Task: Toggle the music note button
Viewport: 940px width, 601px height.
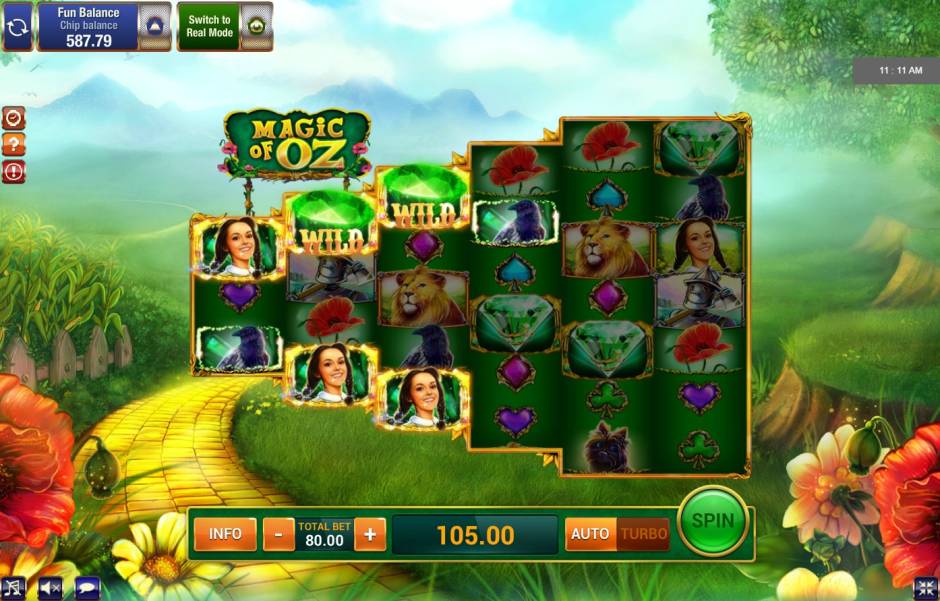Action: pyautogui.click(x=14, y=588)
